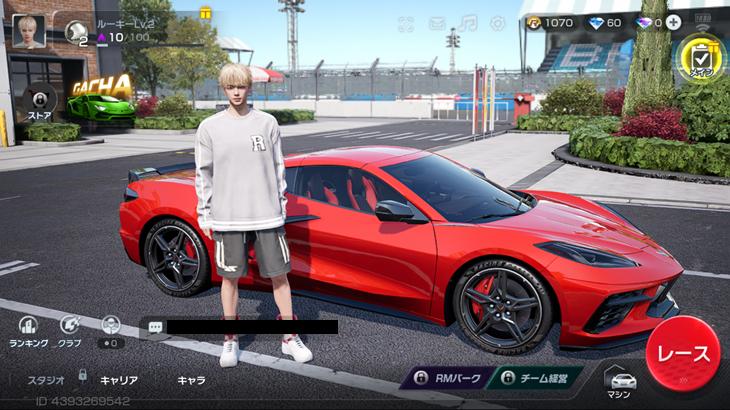This screenshot has width=730, height=410.
Task: Add purple gems with the plus button
Action: [x=674, y=22]
